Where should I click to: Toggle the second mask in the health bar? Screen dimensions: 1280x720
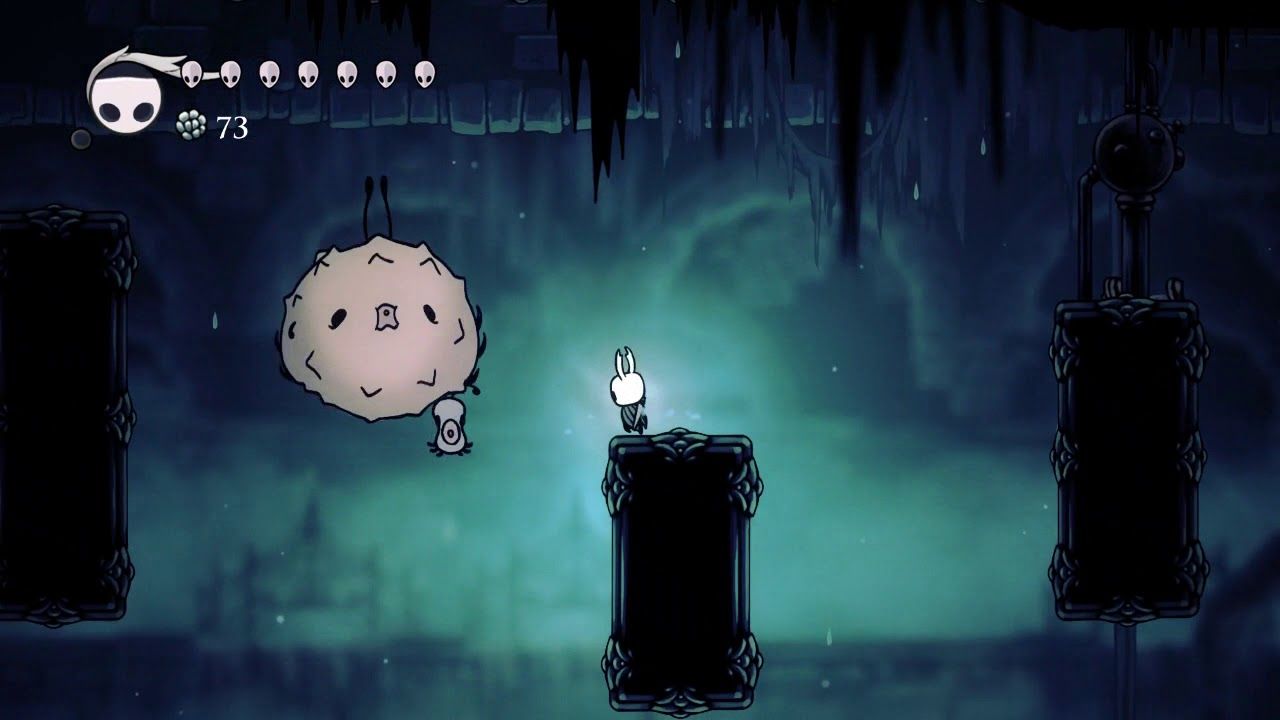pos(229,75)
